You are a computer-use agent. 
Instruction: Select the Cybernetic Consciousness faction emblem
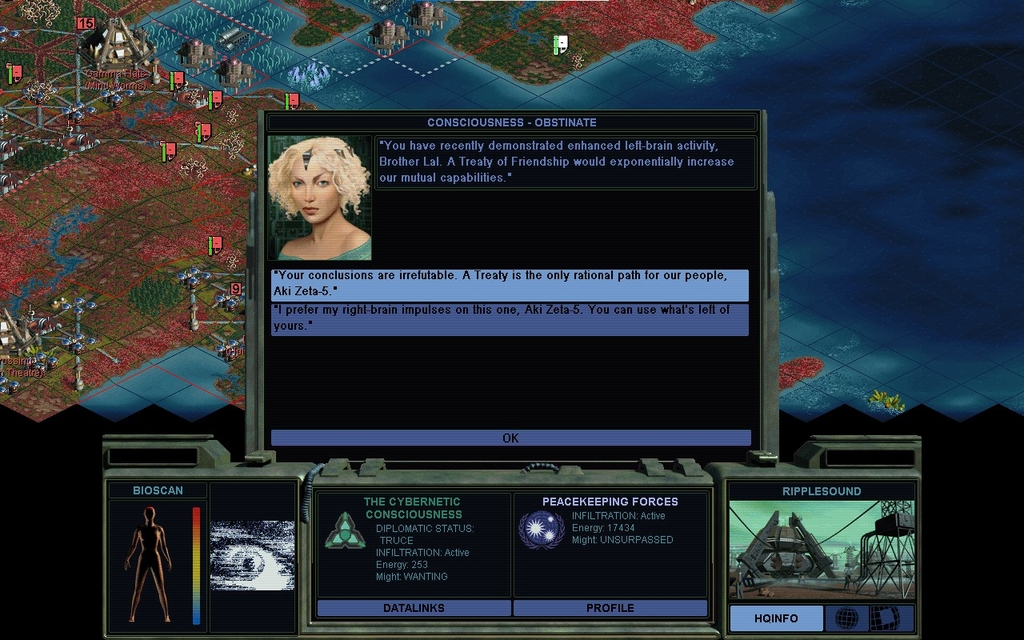point(345,530)
